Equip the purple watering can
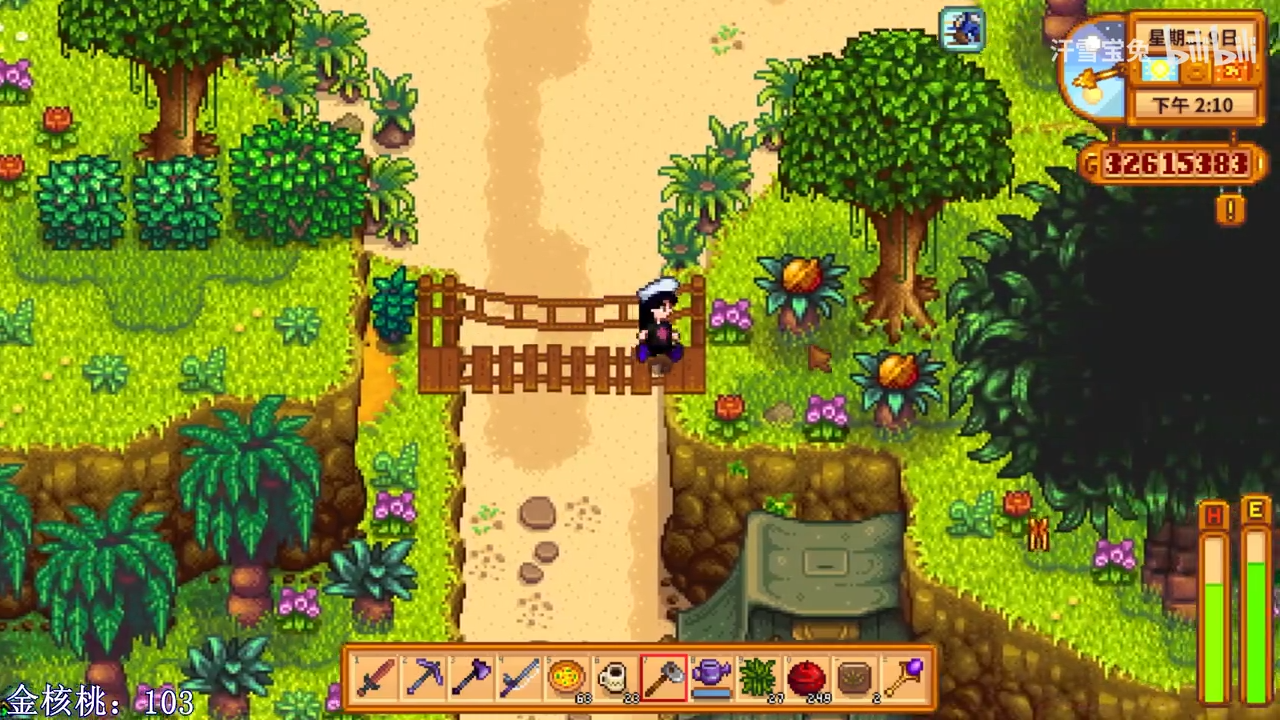This screenshot has width=1280, height=720. [x=710, y=678]
